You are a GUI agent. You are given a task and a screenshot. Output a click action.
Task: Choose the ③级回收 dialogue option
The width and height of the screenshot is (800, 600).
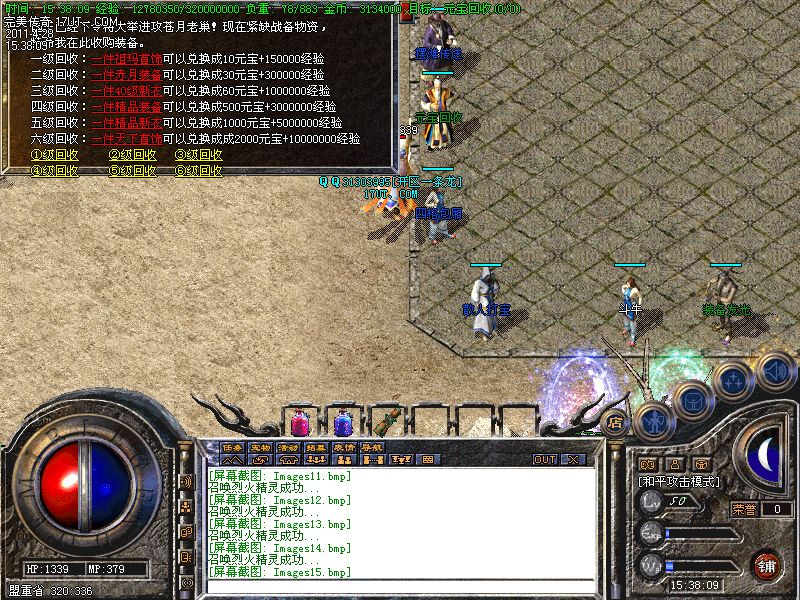[x=199, y=155]
